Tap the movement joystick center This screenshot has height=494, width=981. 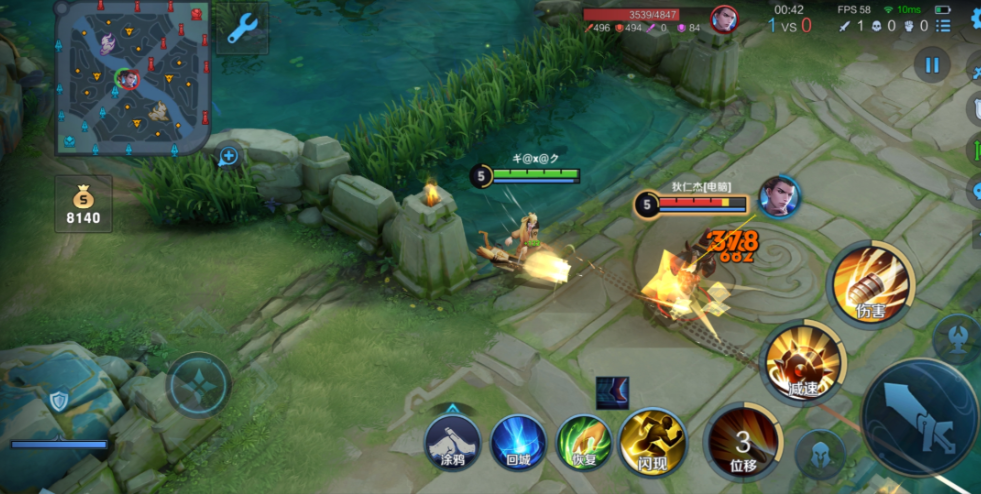(198, 384)
